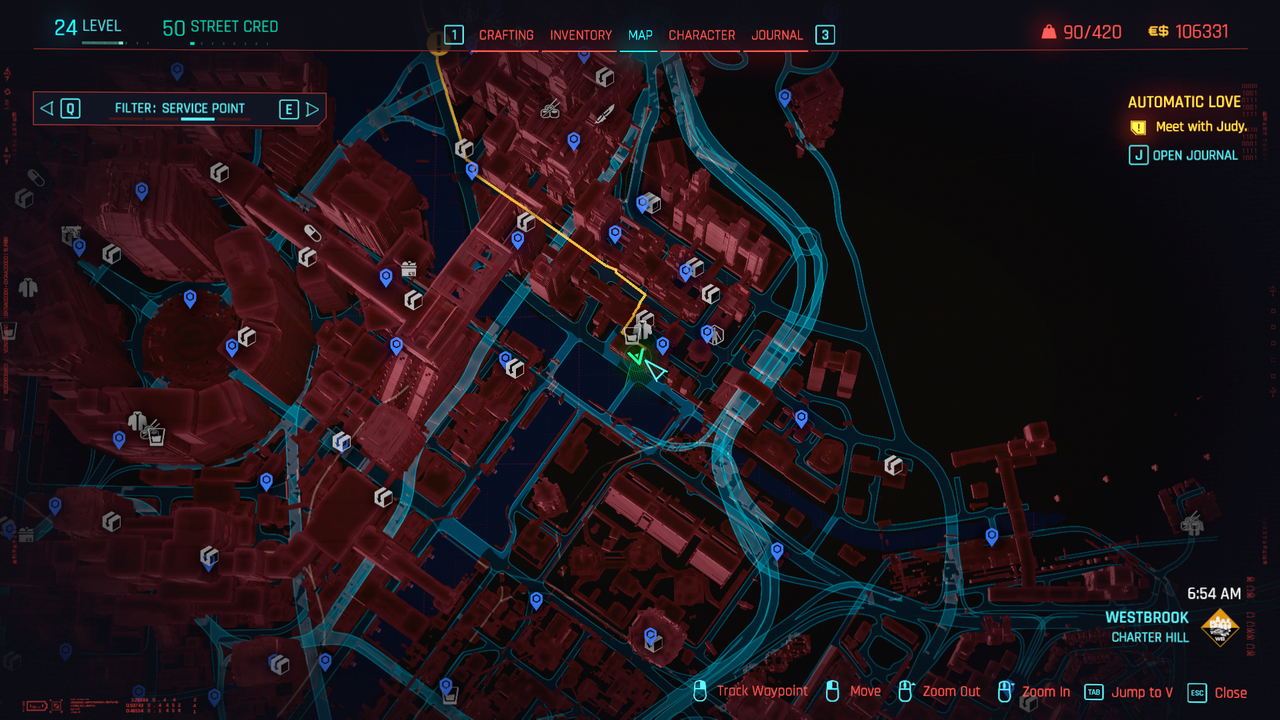The image size is (1280, 720).
Task: Click the cyan player position arrow
Action: point(655,372)
